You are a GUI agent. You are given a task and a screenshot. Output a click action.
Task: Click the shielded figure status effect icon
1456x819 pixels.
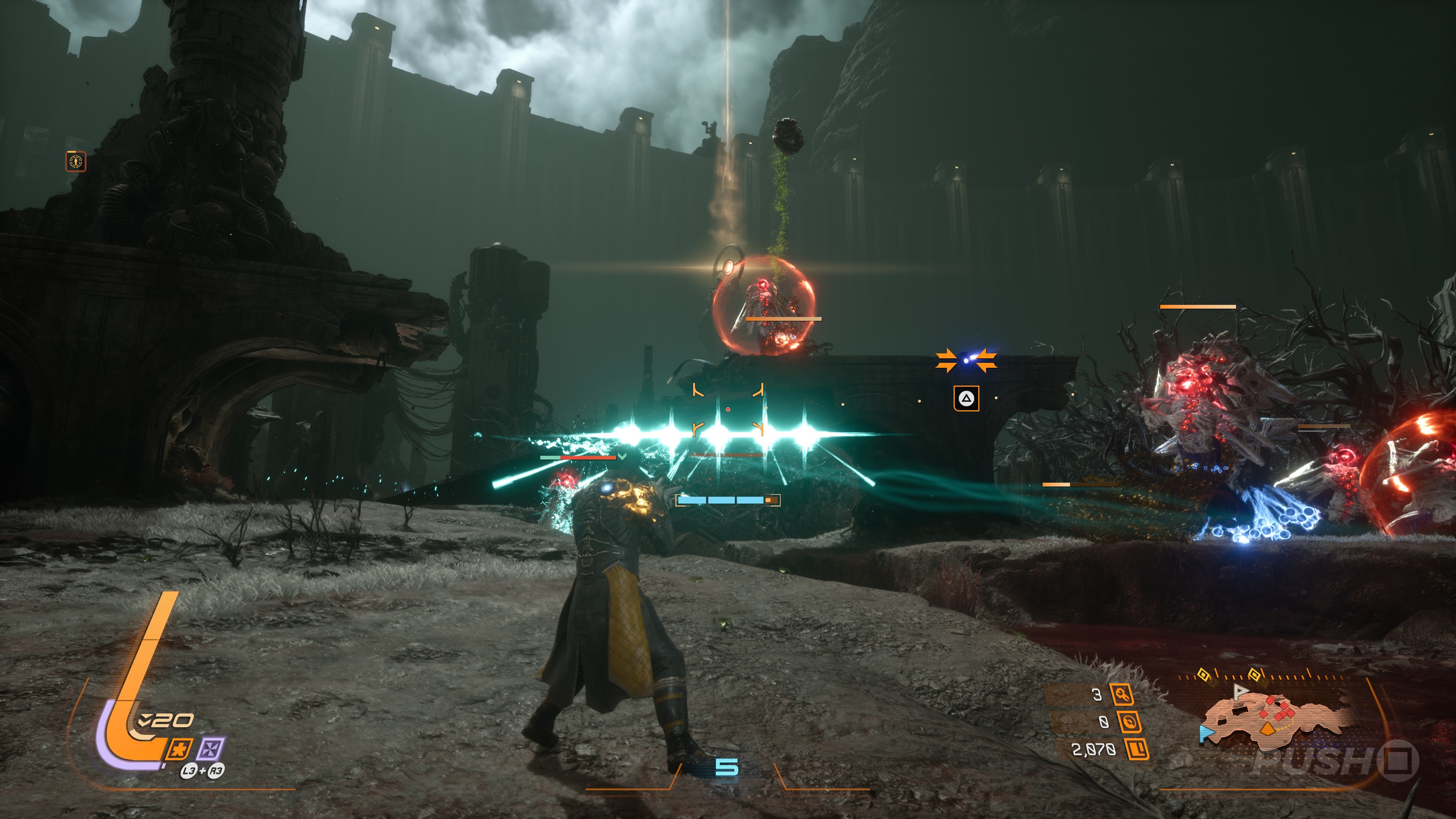click(x=76, y=162)
